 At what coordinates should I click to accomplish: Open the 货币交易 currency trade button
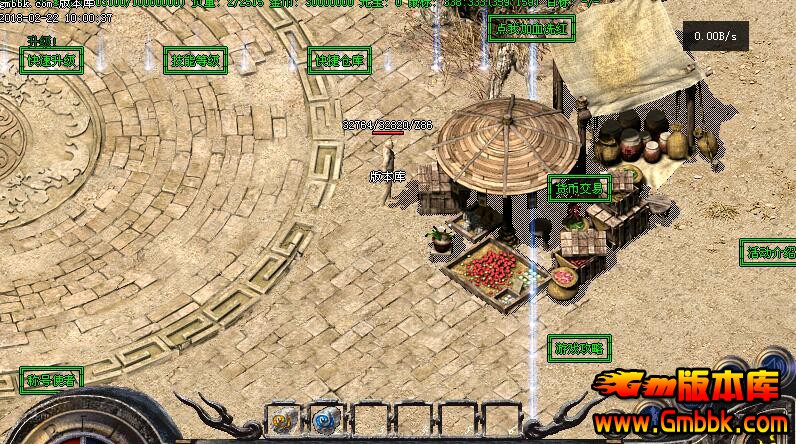point(579,188)
